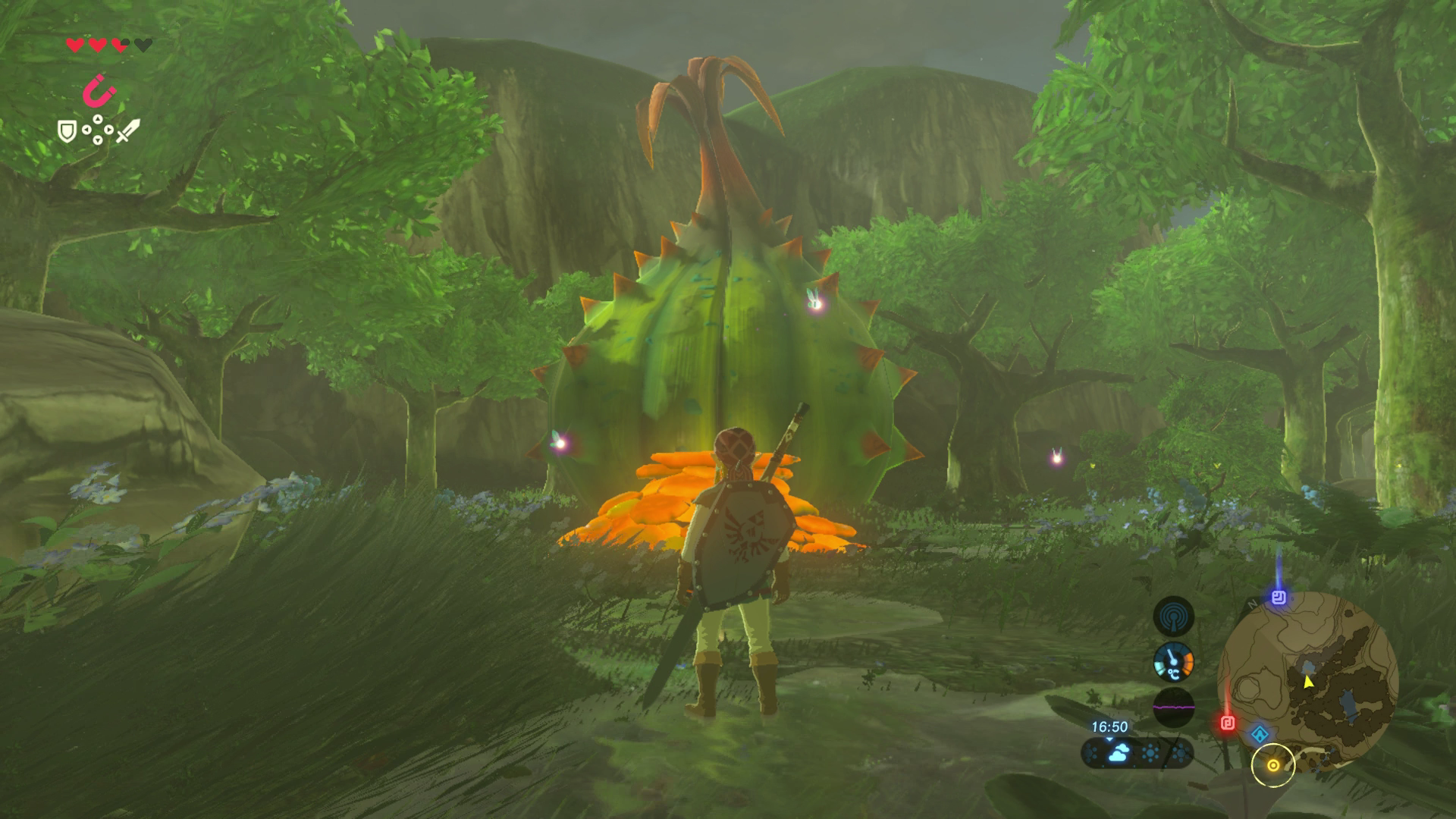The height and width of the screenshot is (819, 1456).
Task: Click a snowflake icon in the forecast bar
Action: (1150, 752)
